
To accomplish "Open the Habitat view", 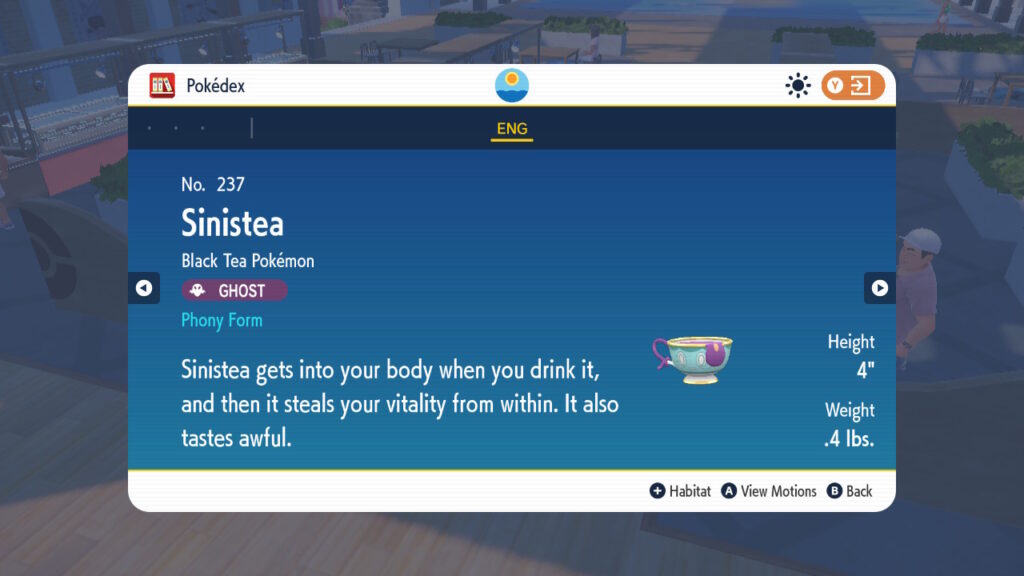I will point(680,491).
